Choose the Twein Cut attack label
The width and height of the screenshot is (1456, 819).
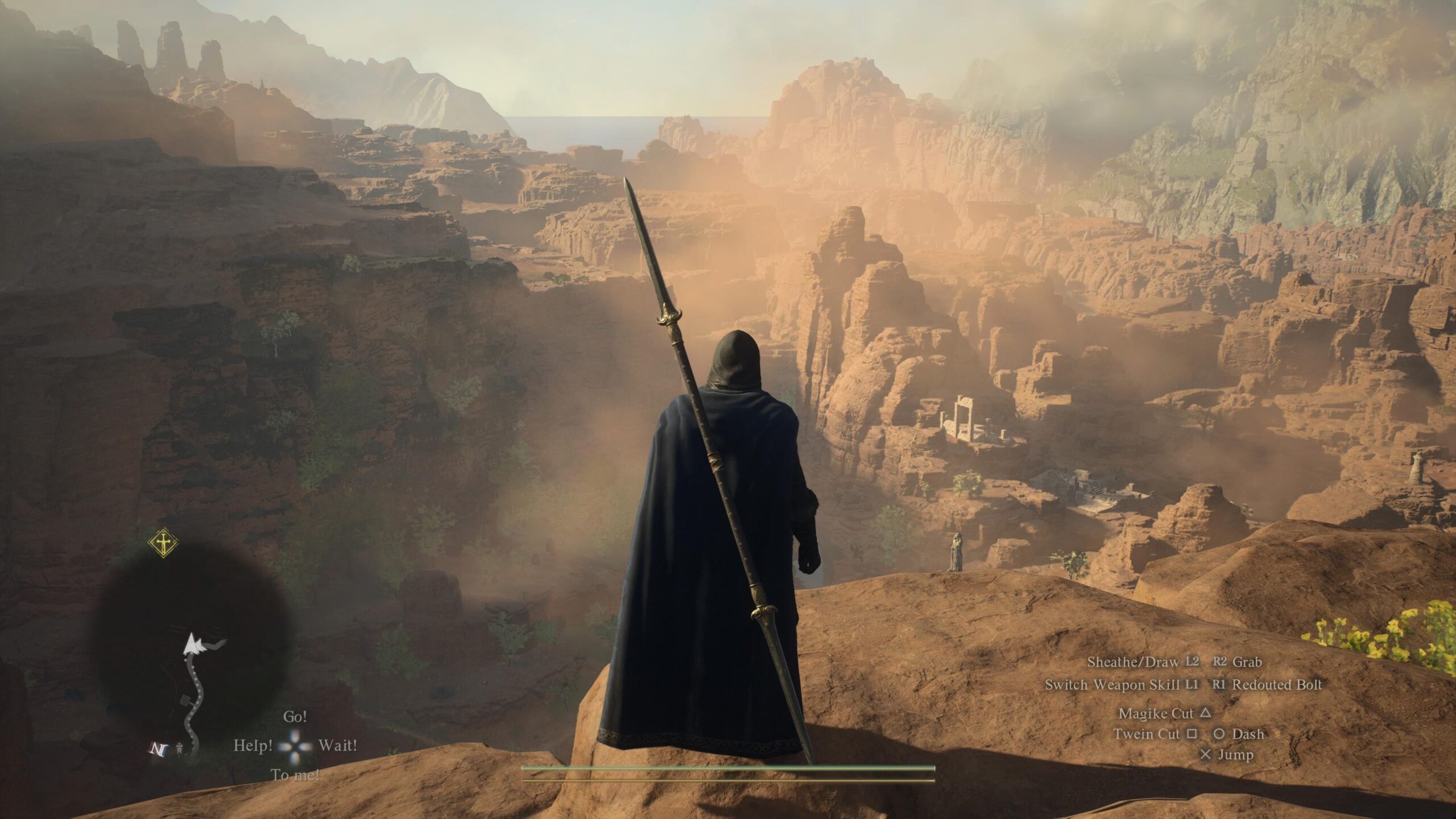1147,734
